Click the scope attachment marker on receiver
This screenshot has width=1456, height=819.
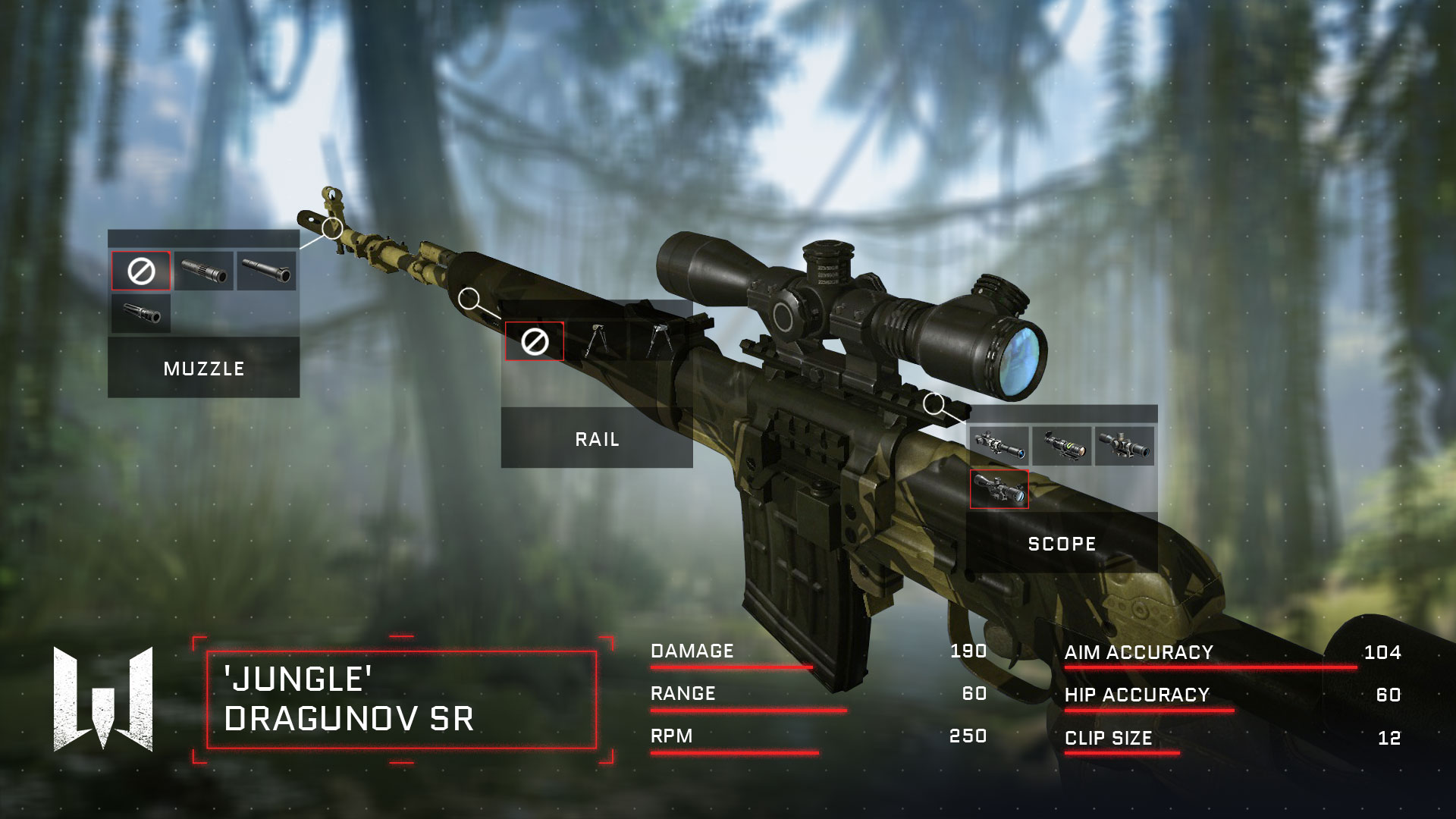(934, 403)
